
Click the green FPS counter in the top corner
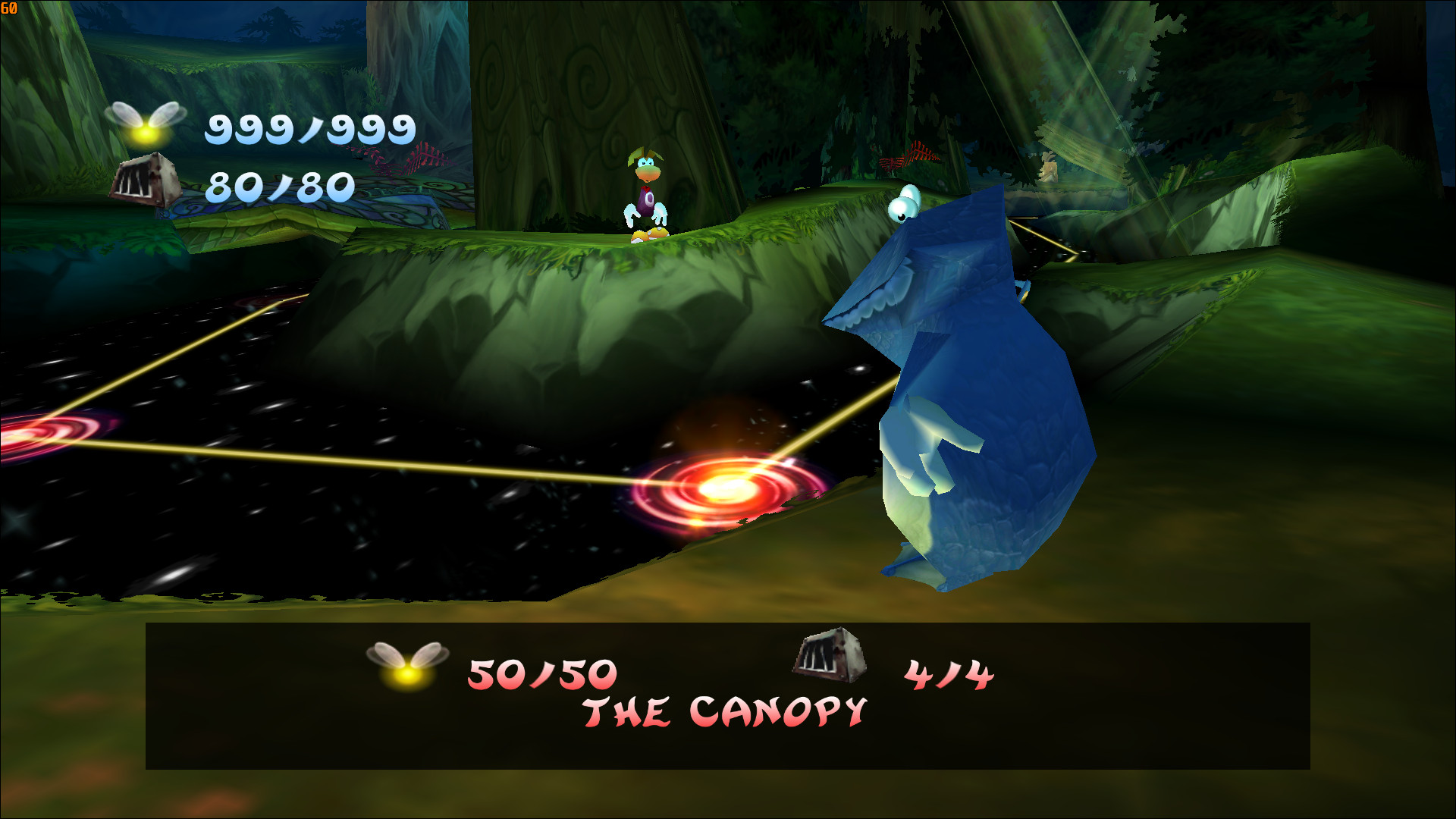[x=11, y=8]
